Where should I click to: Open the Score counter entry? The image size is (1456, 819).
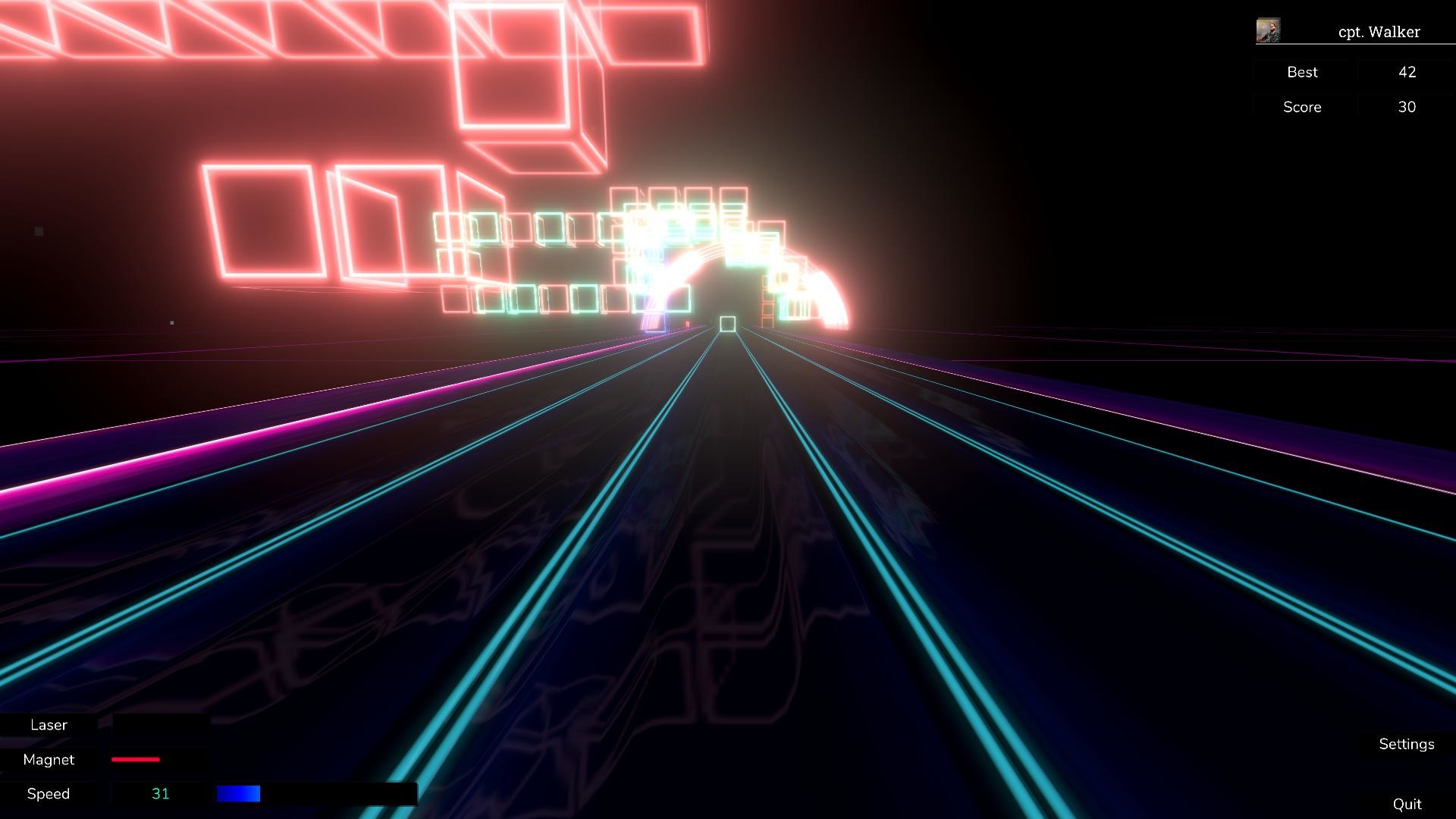(x=1301, y=107)
